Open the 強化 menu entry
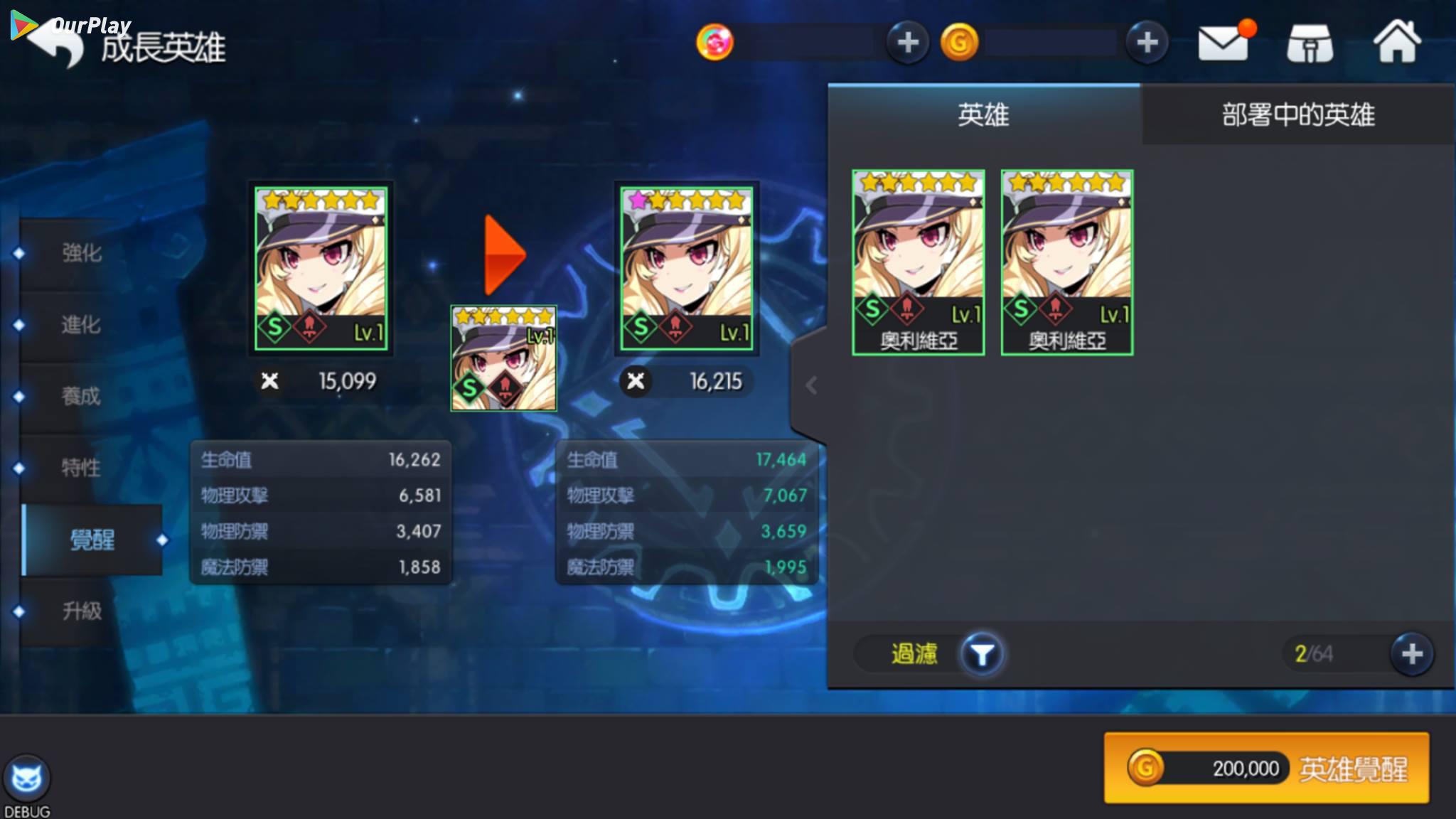This screenshot has height=819, width=1456. (x=82, y=253)
